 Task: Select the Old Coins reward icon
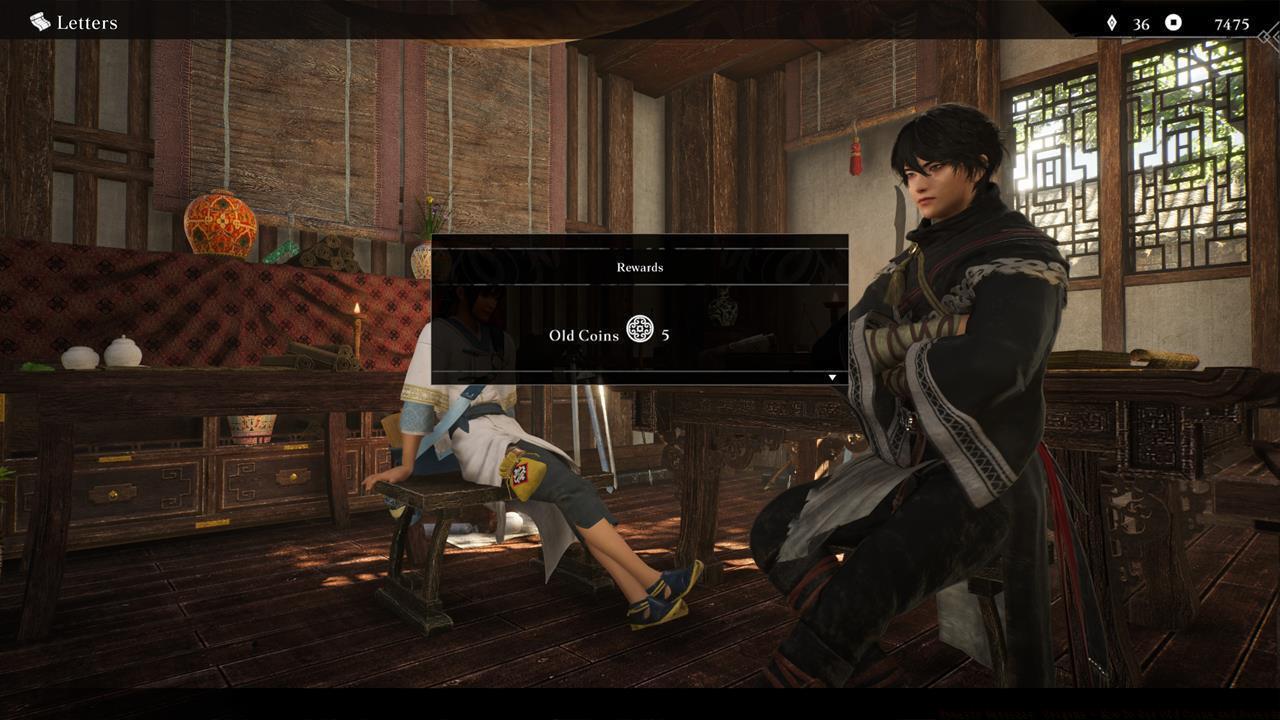pos(640,329)
